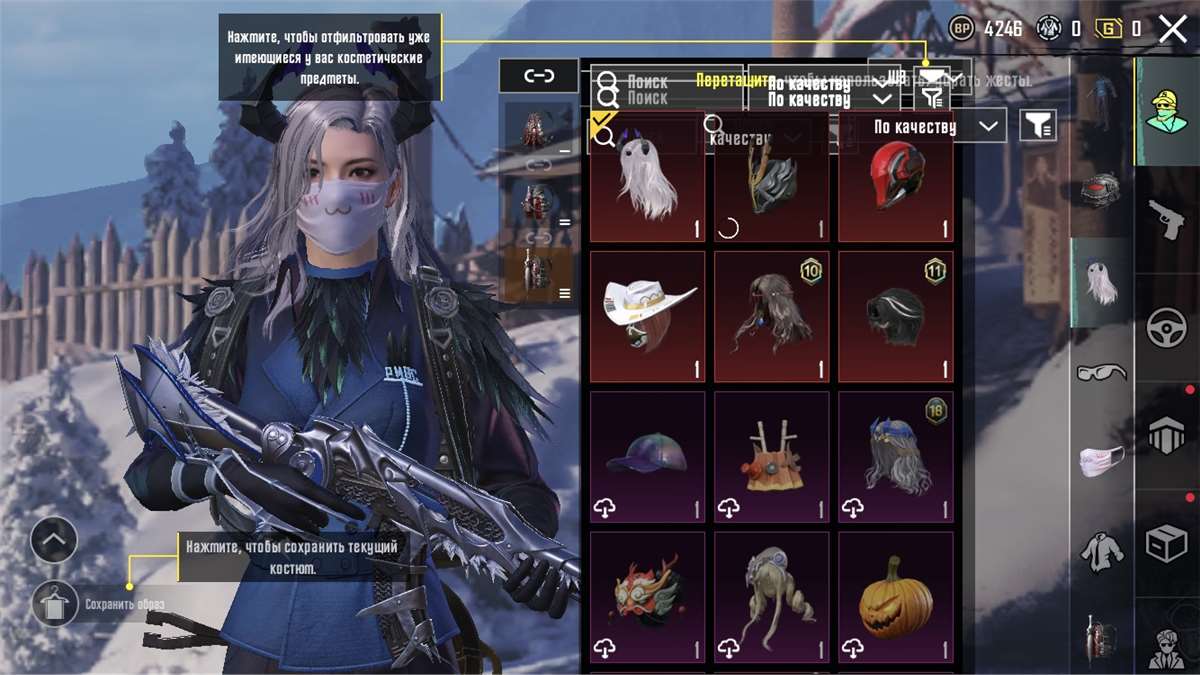
Task: Open the crate box tab
Action: point(1166,545)
